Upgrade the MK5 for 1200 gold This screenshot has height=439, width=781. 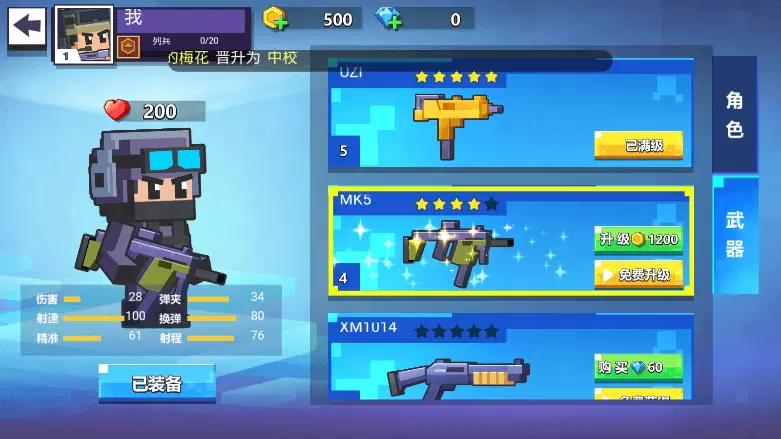(x=638, y=240)
